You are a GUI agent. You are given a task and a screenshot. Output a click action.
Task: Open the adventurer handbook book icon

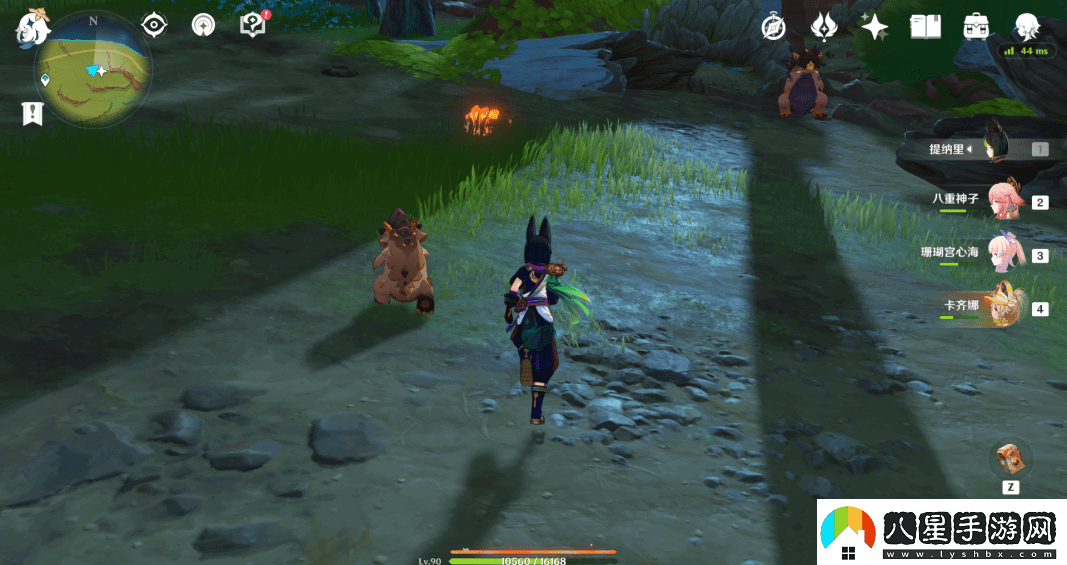pyautogui.click(x=925, y=27)
